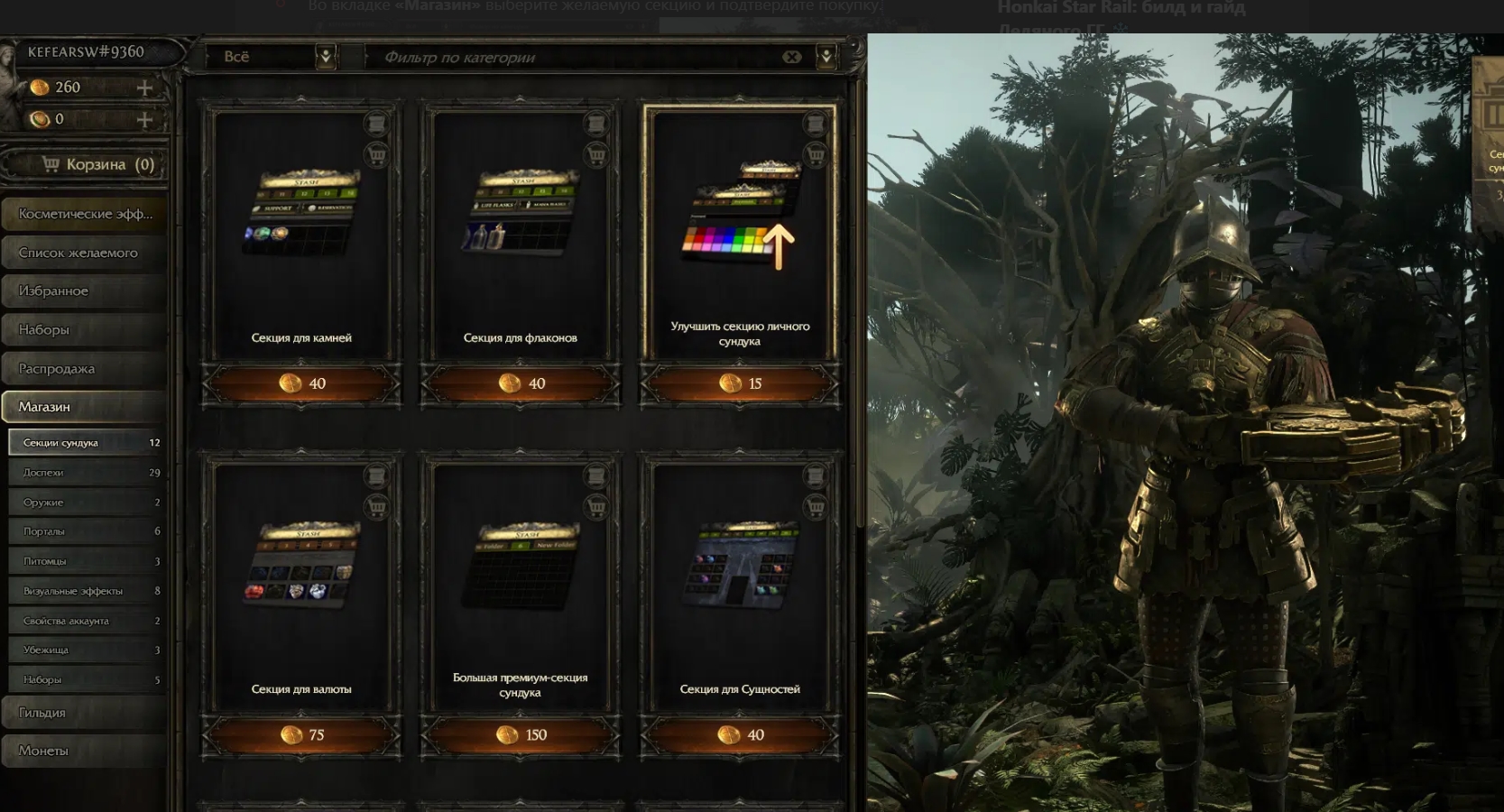This screenshot has height=812, width=1504.
Task: Purchase the stash tab upgrade for 15 coins
Action: coord(740,383)
